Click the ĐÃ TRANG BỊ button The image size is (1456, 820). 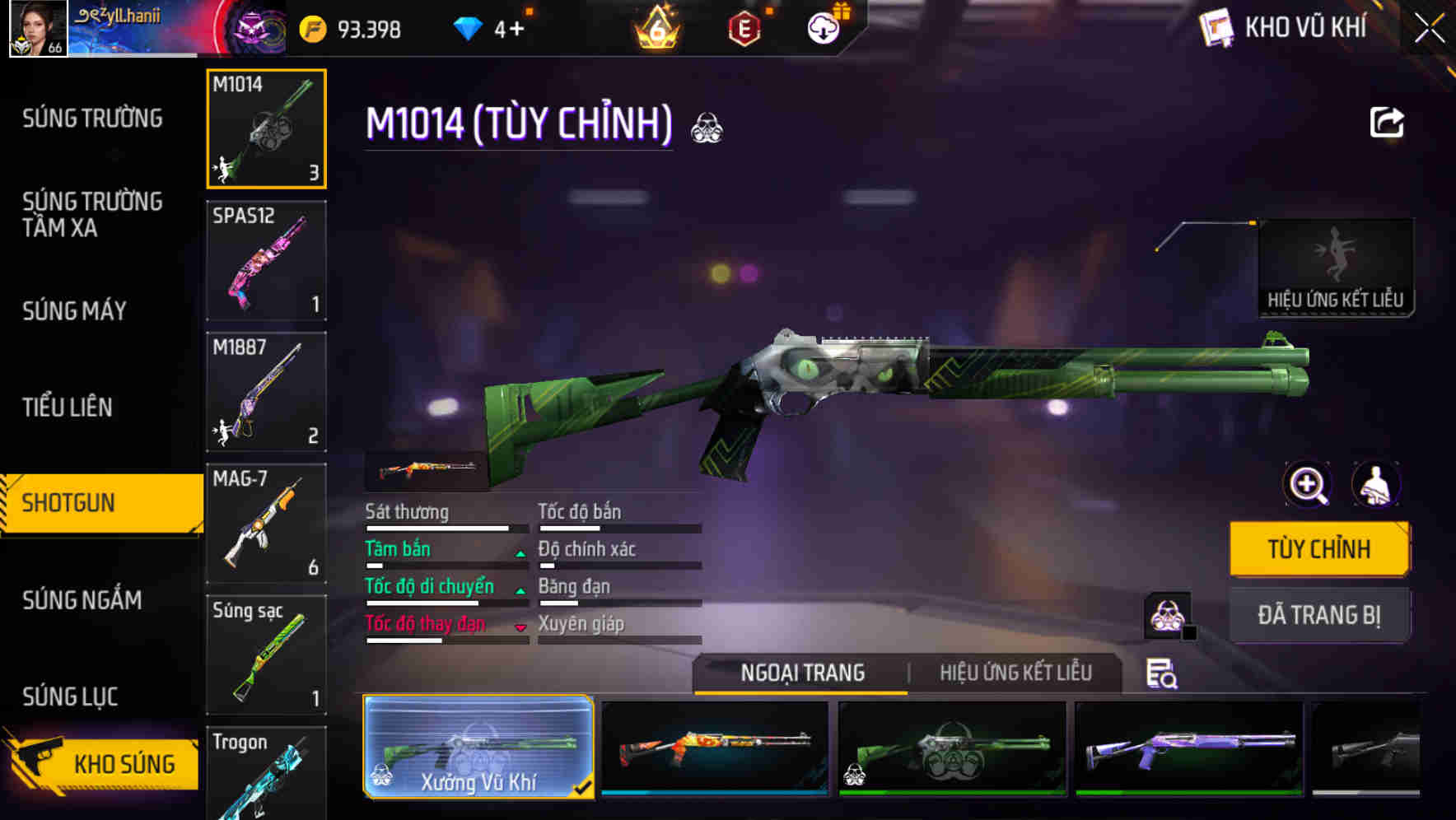(1319, 615)
